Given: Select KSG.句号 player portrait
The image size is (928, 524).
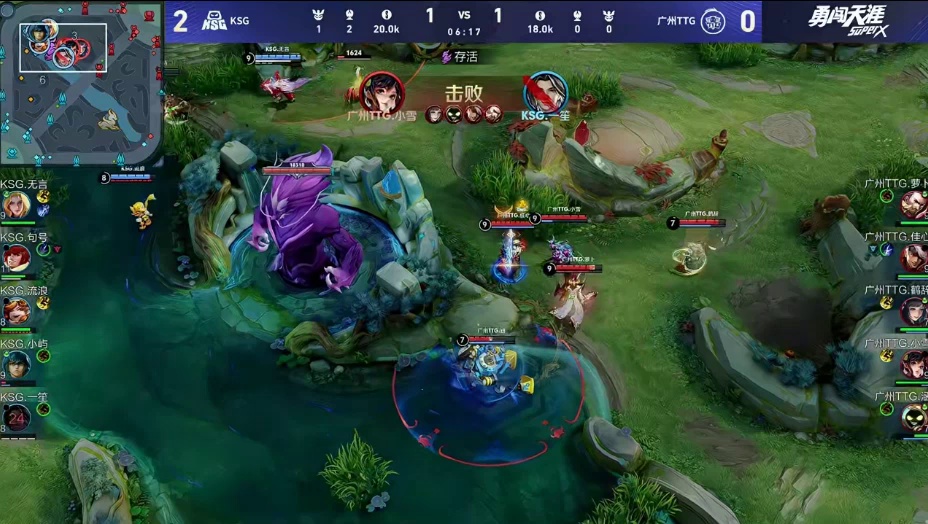Looking at the screenshot, I should coord(15,259).
